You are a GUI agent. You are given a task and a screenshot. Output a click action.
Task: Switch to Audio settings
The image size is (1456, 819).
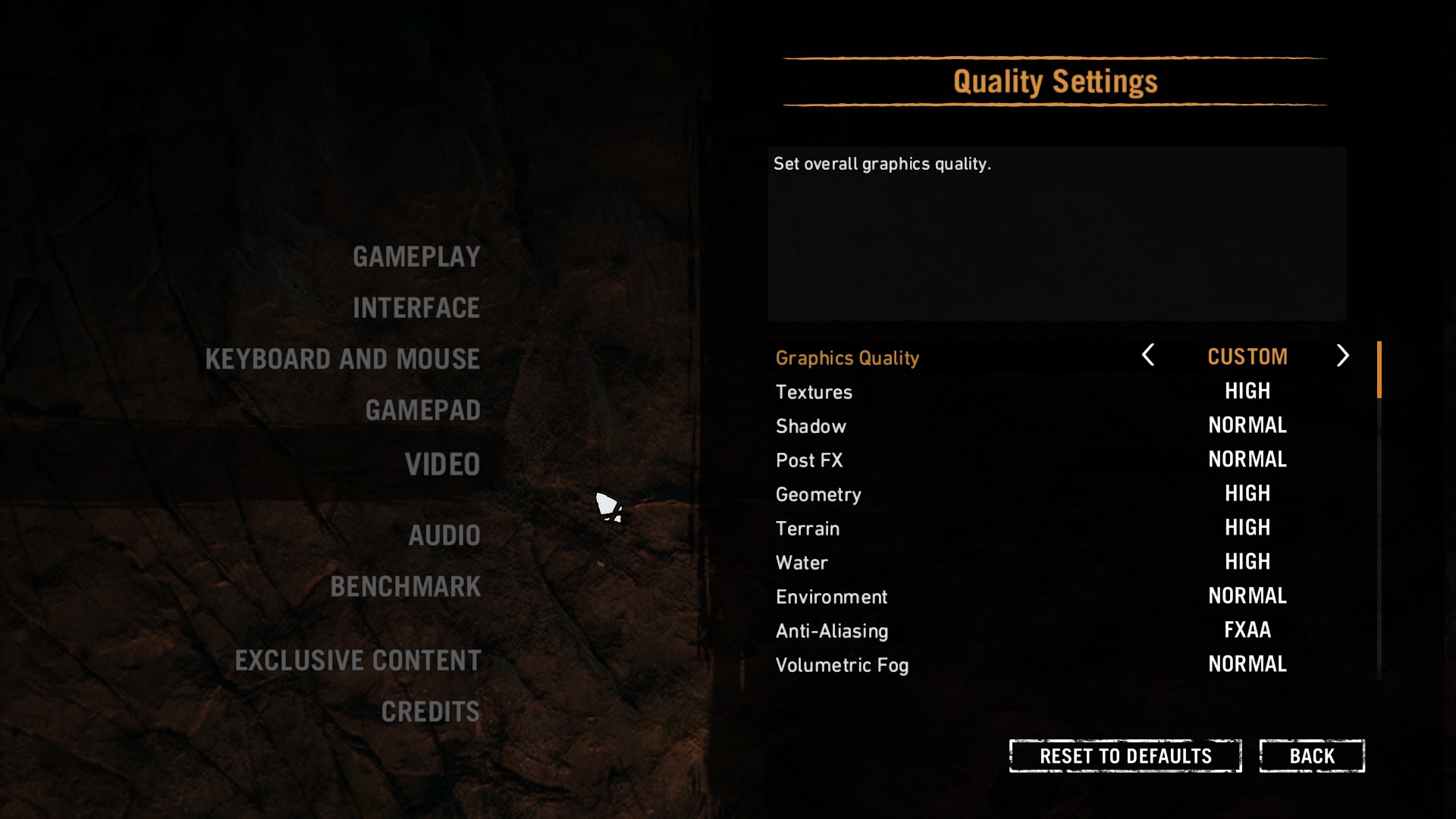tap(444, 535)
